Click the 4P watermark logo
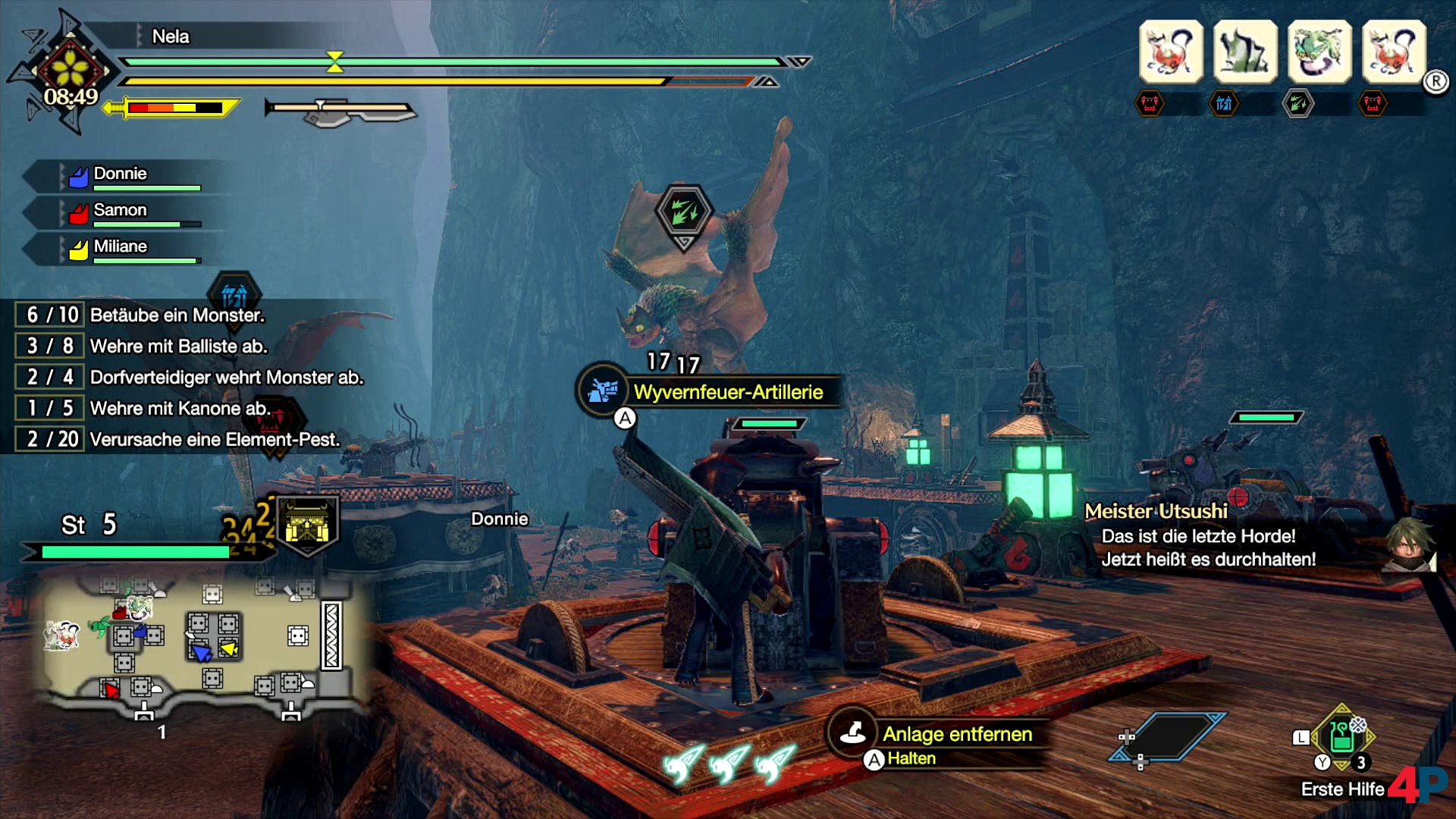1456x819 pixels. tap(1417, 784)
